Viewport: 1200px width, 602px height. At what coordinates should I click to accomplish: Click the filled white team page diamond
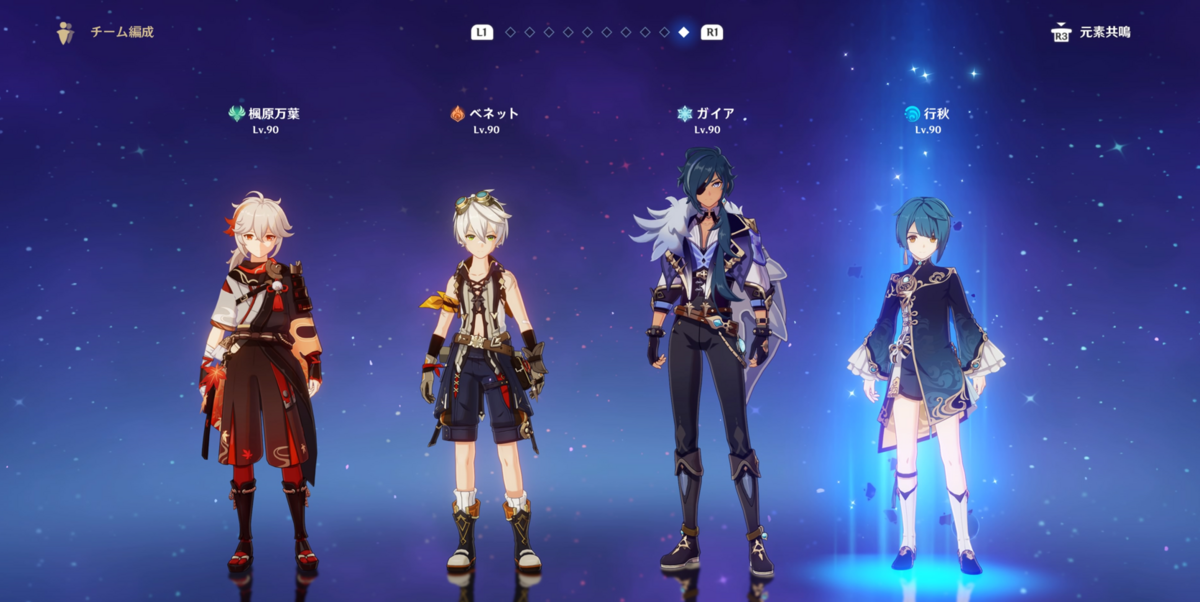click(684, 32)
